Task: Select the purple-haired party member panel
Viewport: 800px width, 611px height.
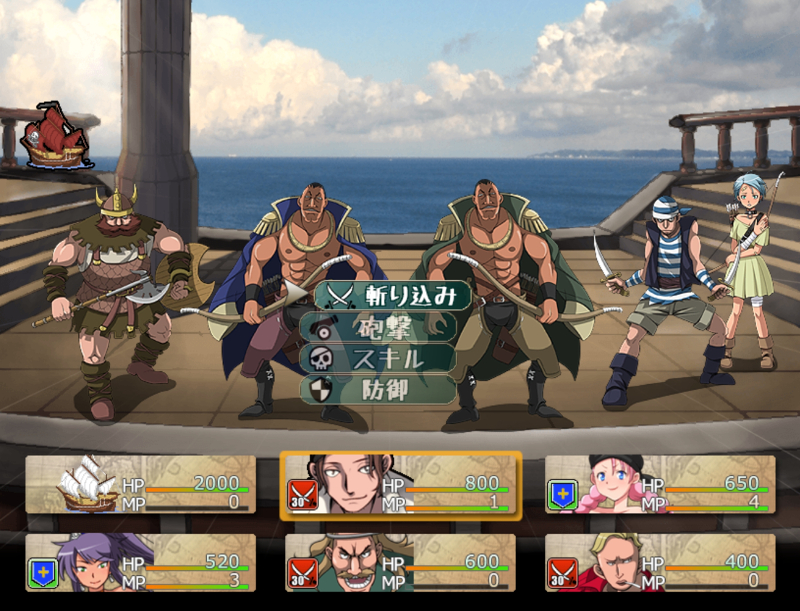Action: point(140,562)
